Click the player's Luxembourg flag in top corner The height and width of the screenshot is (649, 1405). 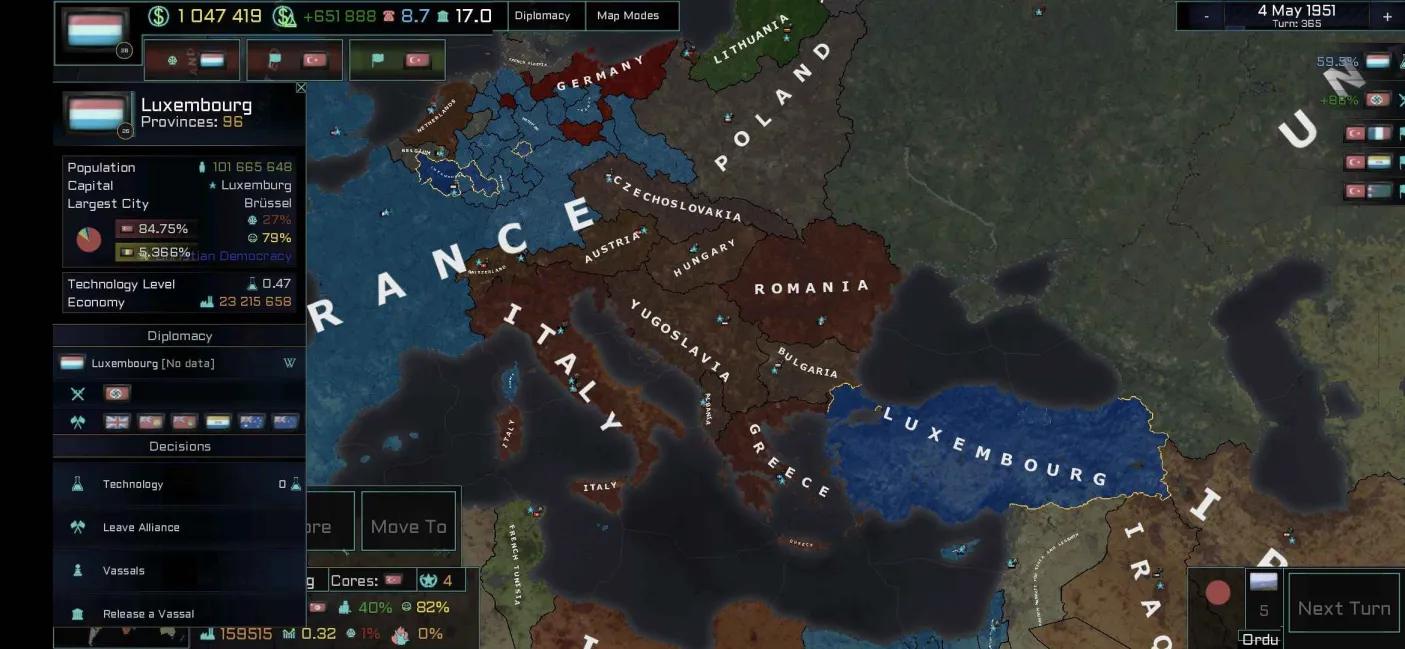(x=96, y=31)
